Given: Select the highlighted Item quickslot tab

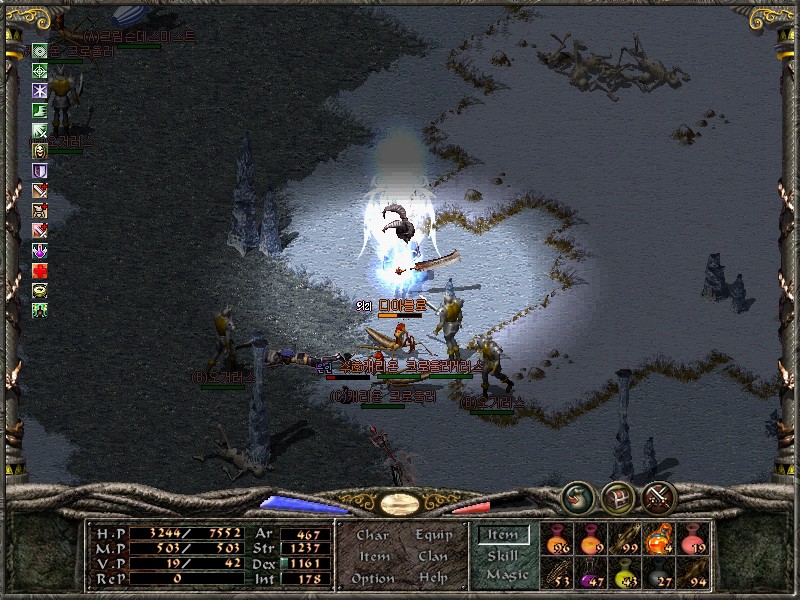Looking at the screenshot, I should pos(503,535).
